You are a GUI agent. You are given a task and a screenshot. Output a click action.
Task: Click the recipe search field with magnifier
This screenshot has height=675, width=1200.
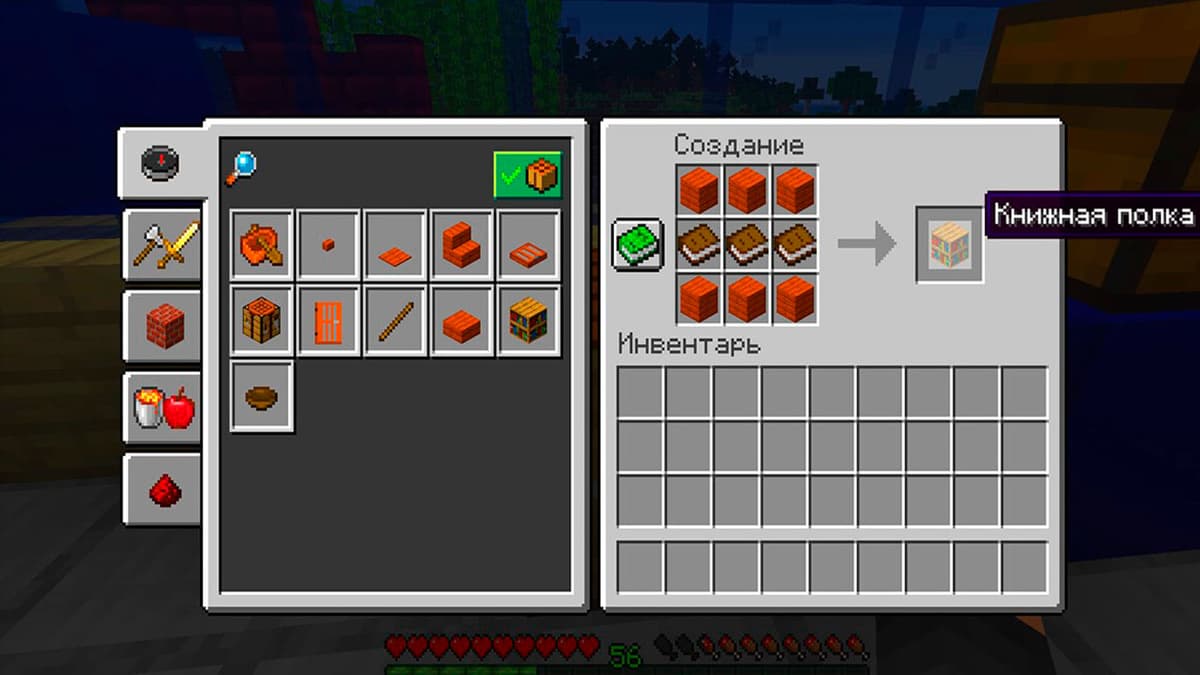point(242,168)
